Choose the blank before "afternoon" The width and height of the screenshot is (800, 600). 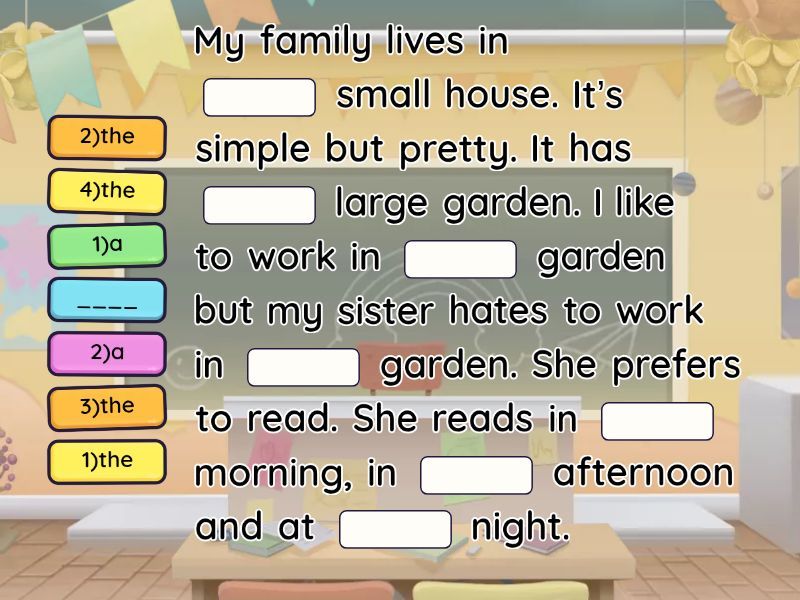pos(476,475)
